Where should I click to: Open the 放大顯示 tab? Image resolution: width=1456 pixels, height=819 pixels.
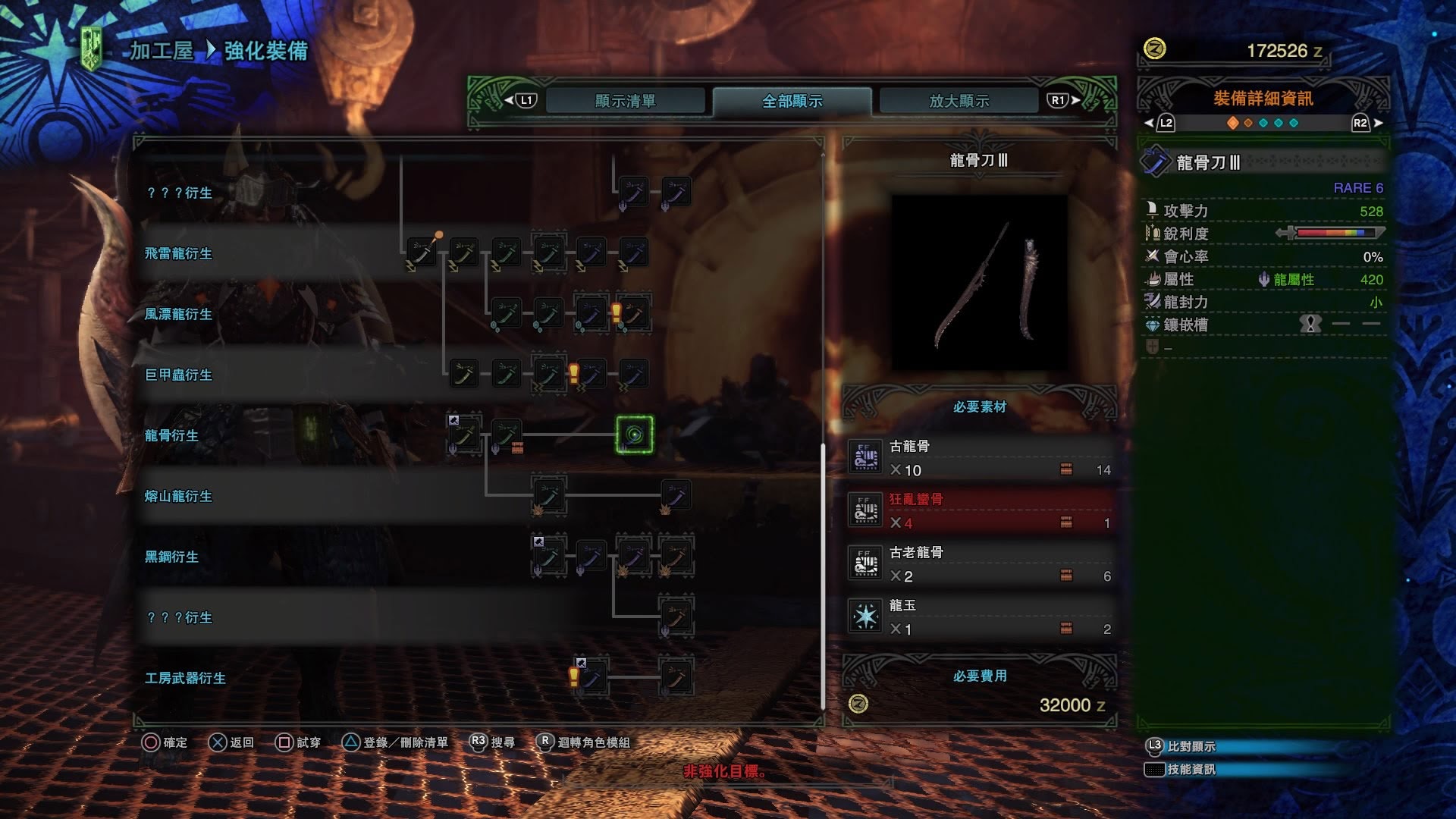[x=959, y=101]
